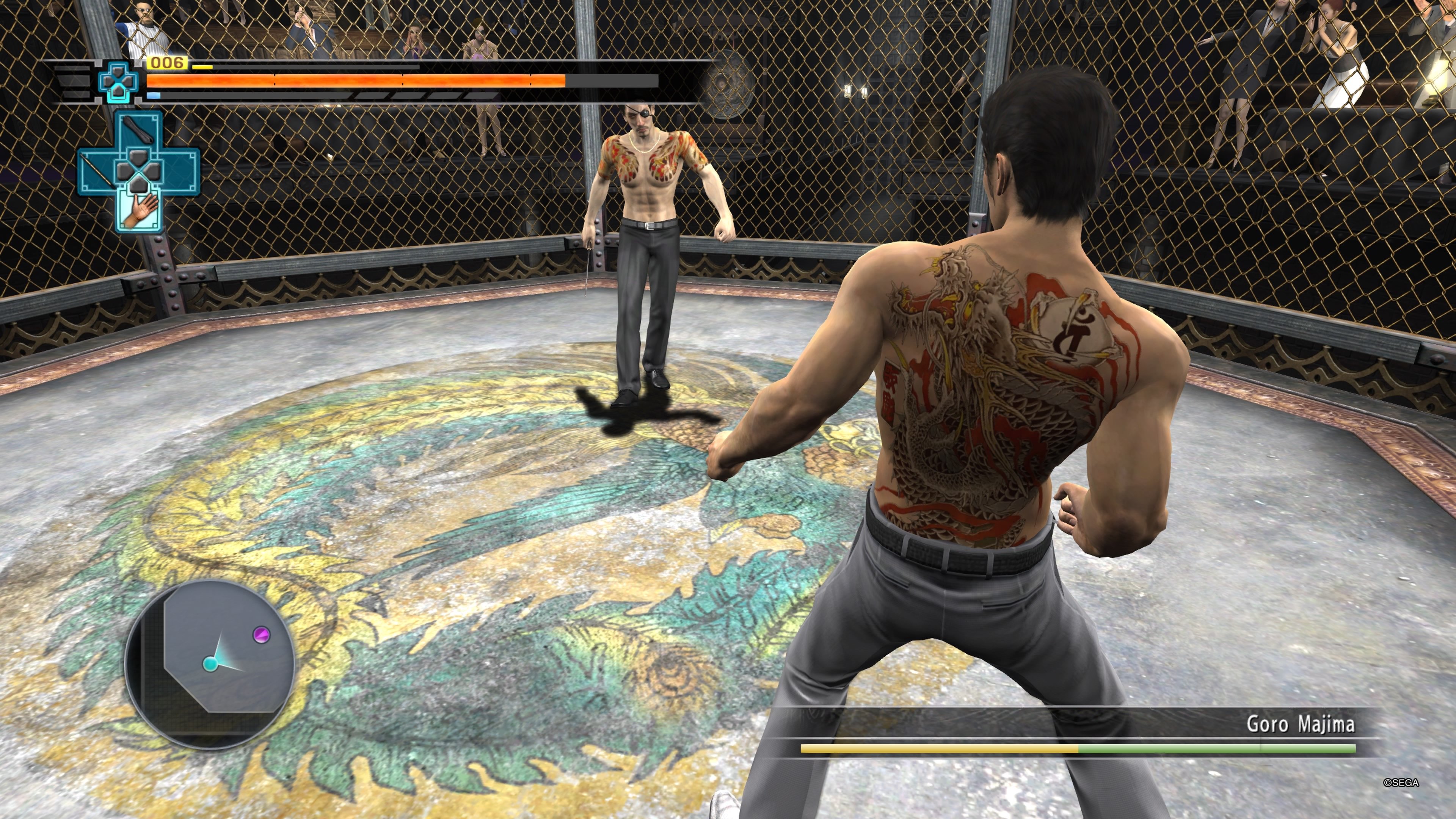
Task: Click Kiryu's blue stamina bar
Action: tap(154, 95)
